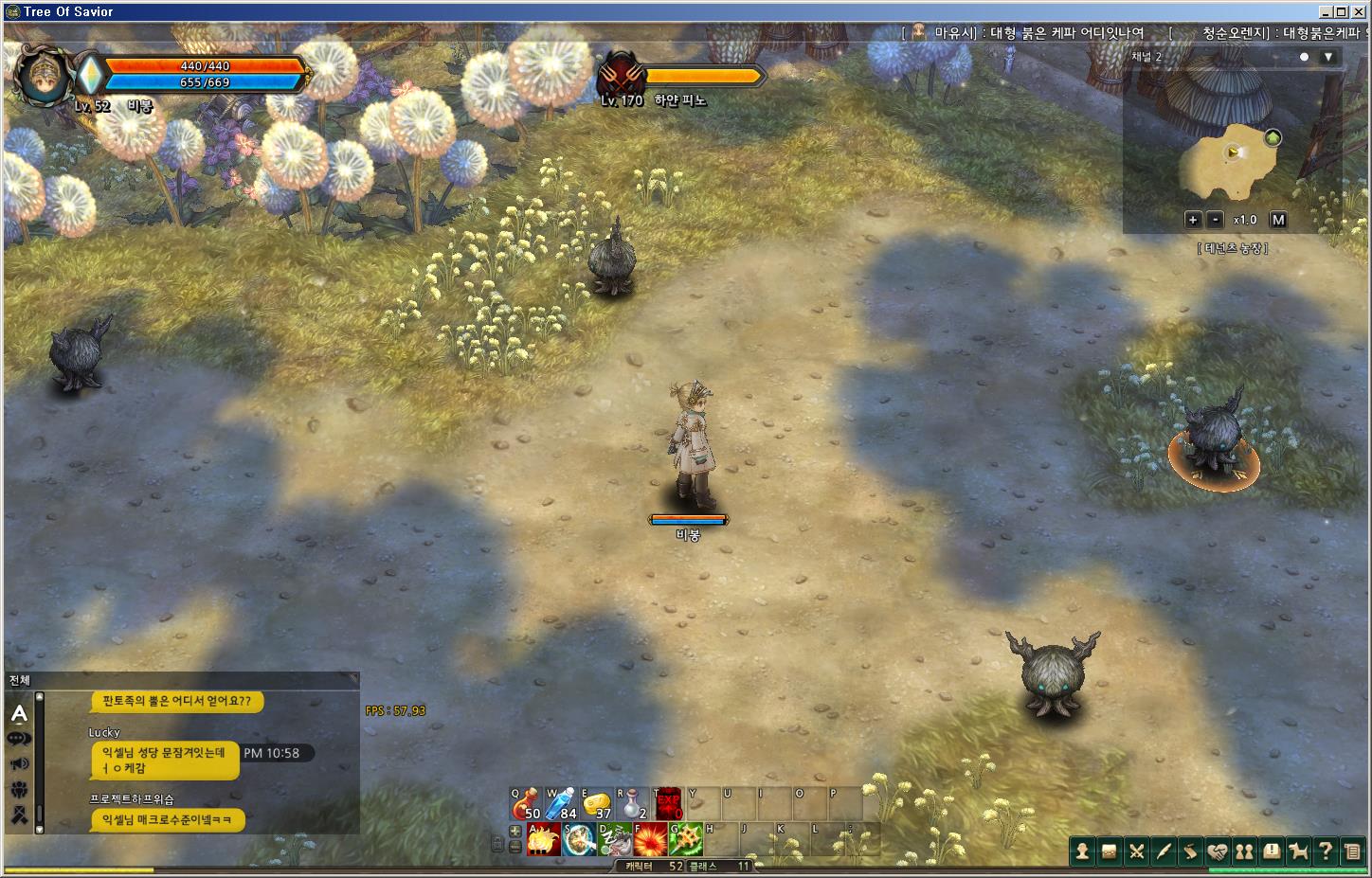
Task: Open the character info menu icon
Action: pos(1082,851)
